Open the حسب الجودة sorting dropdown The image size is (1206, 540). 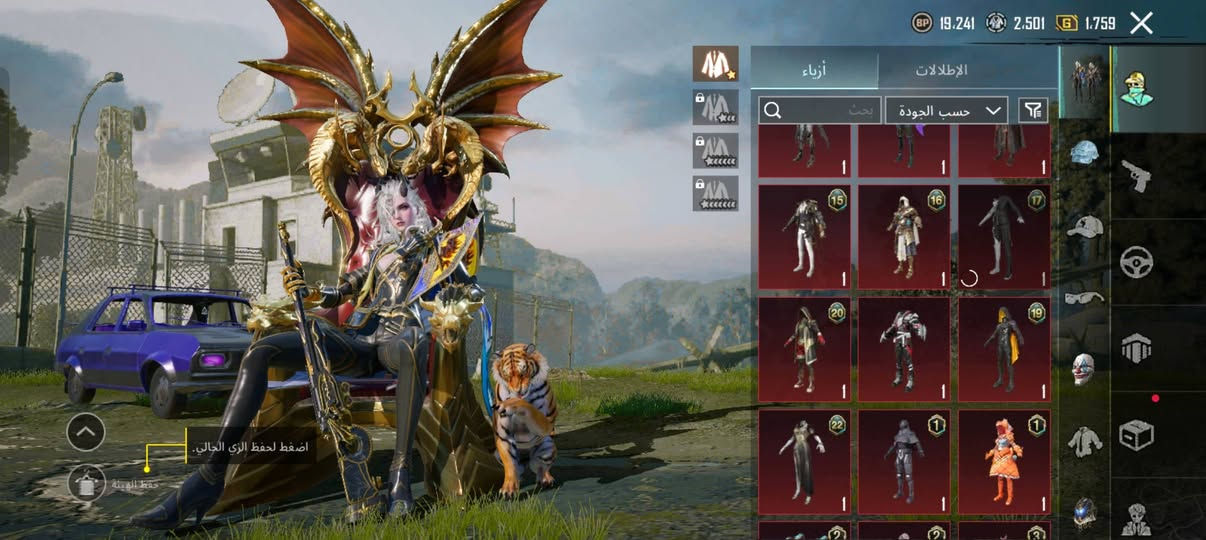click(x=946, y=110)
